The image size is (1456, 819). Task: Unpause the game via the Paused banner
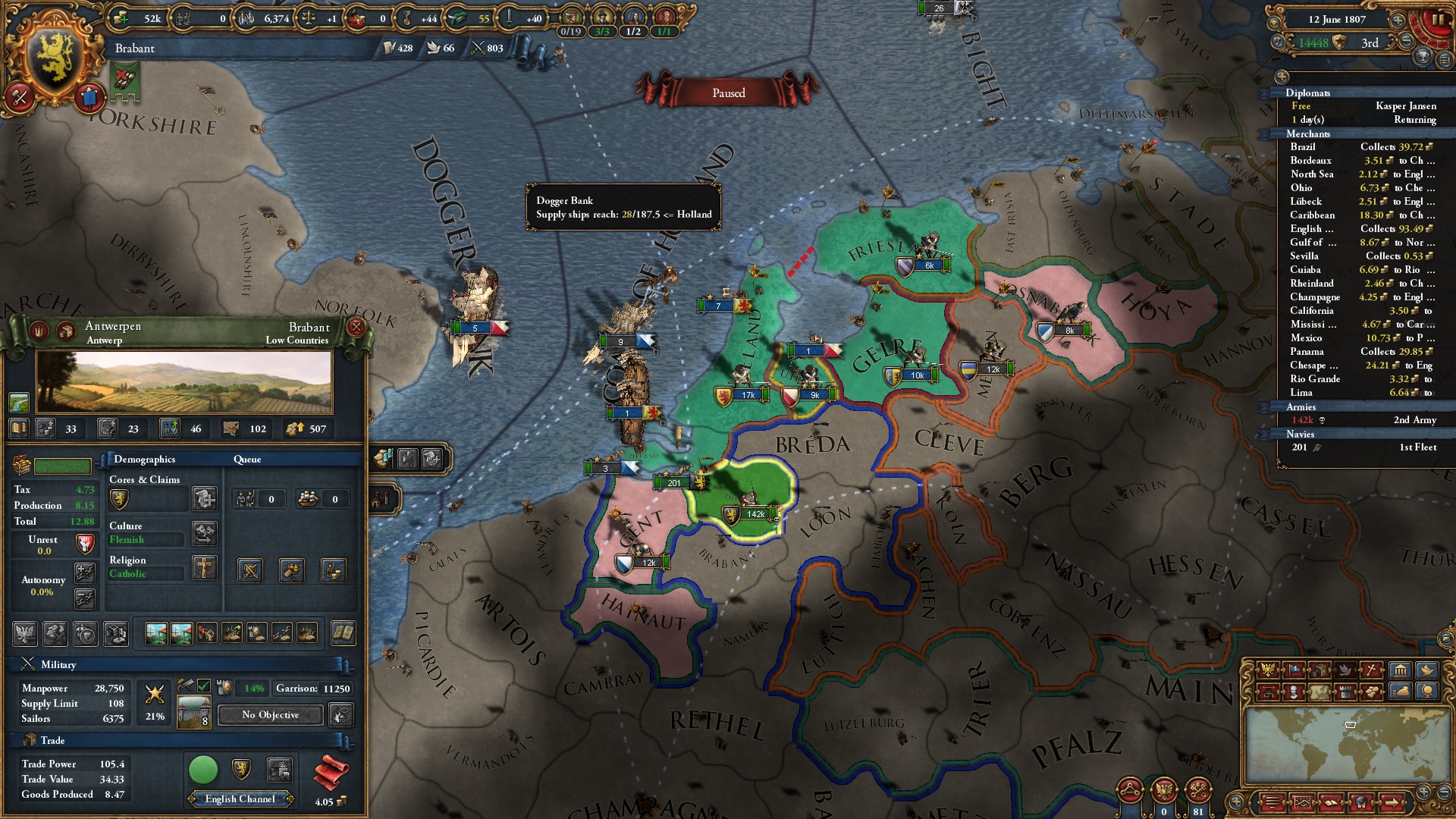click(728, 93)
